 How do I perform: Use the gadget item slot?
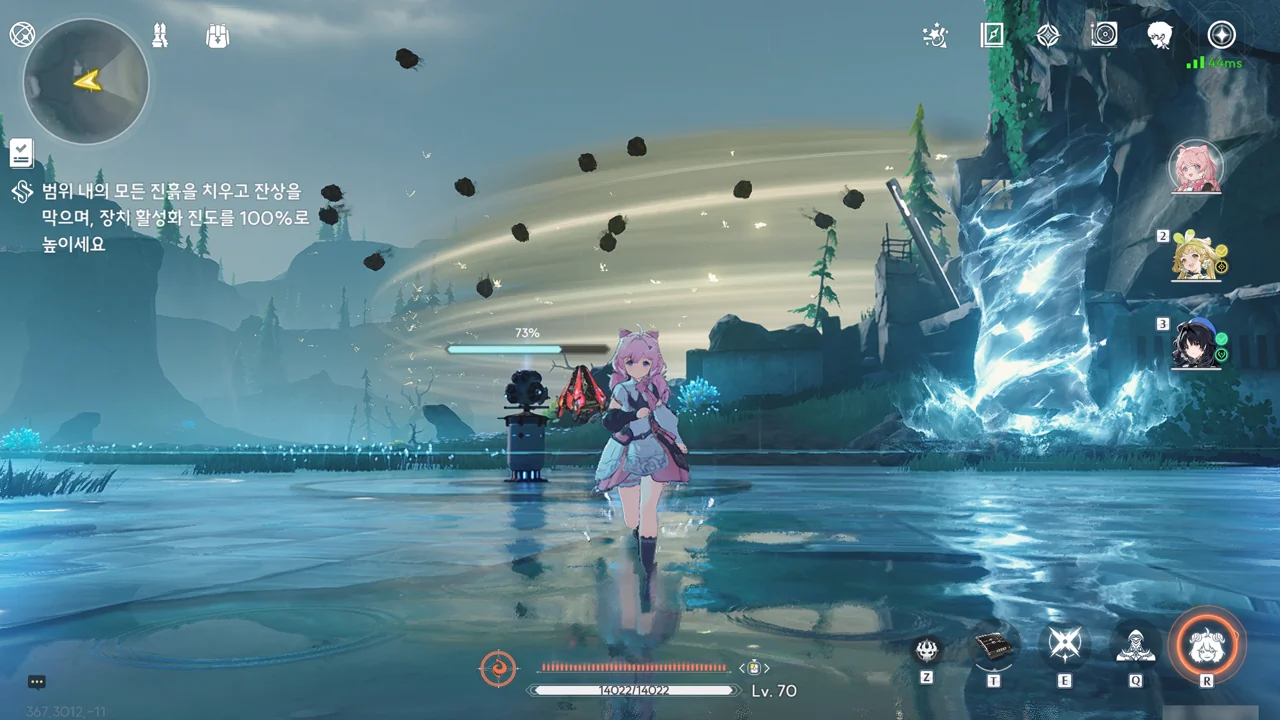click(994, 648)
